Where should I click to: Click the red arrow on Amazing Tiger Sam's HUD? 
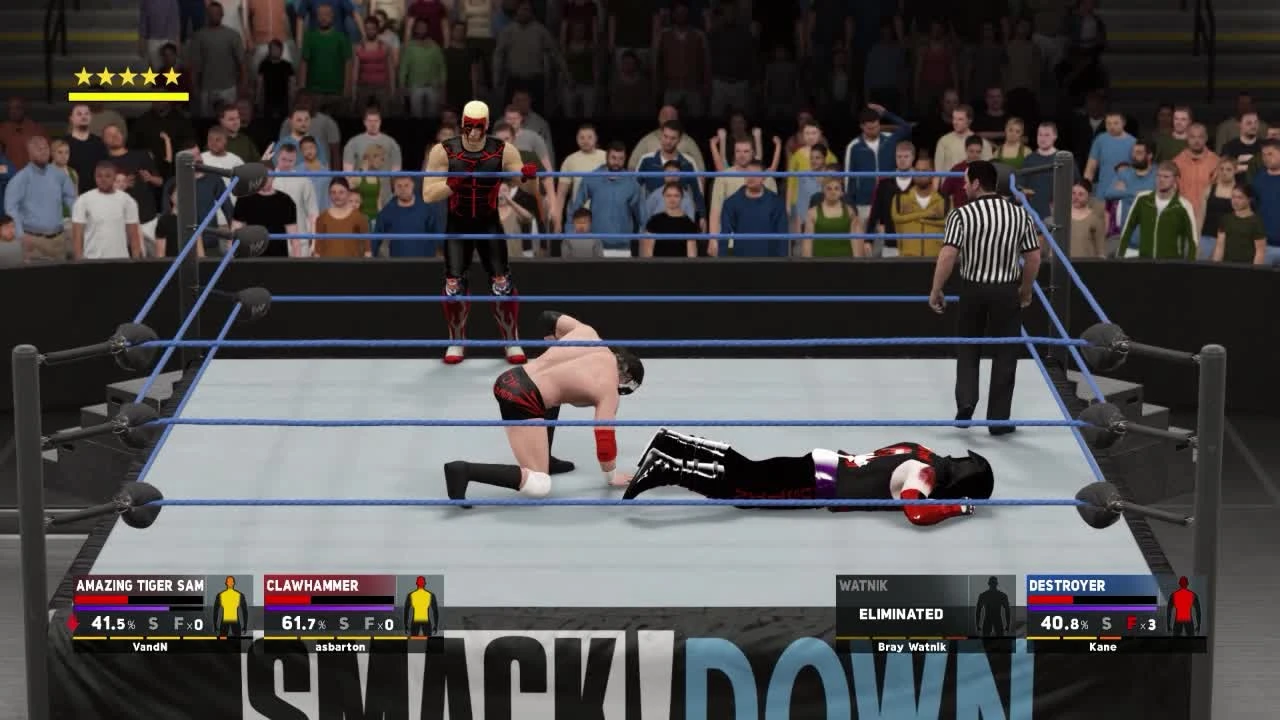click(70, 621)
